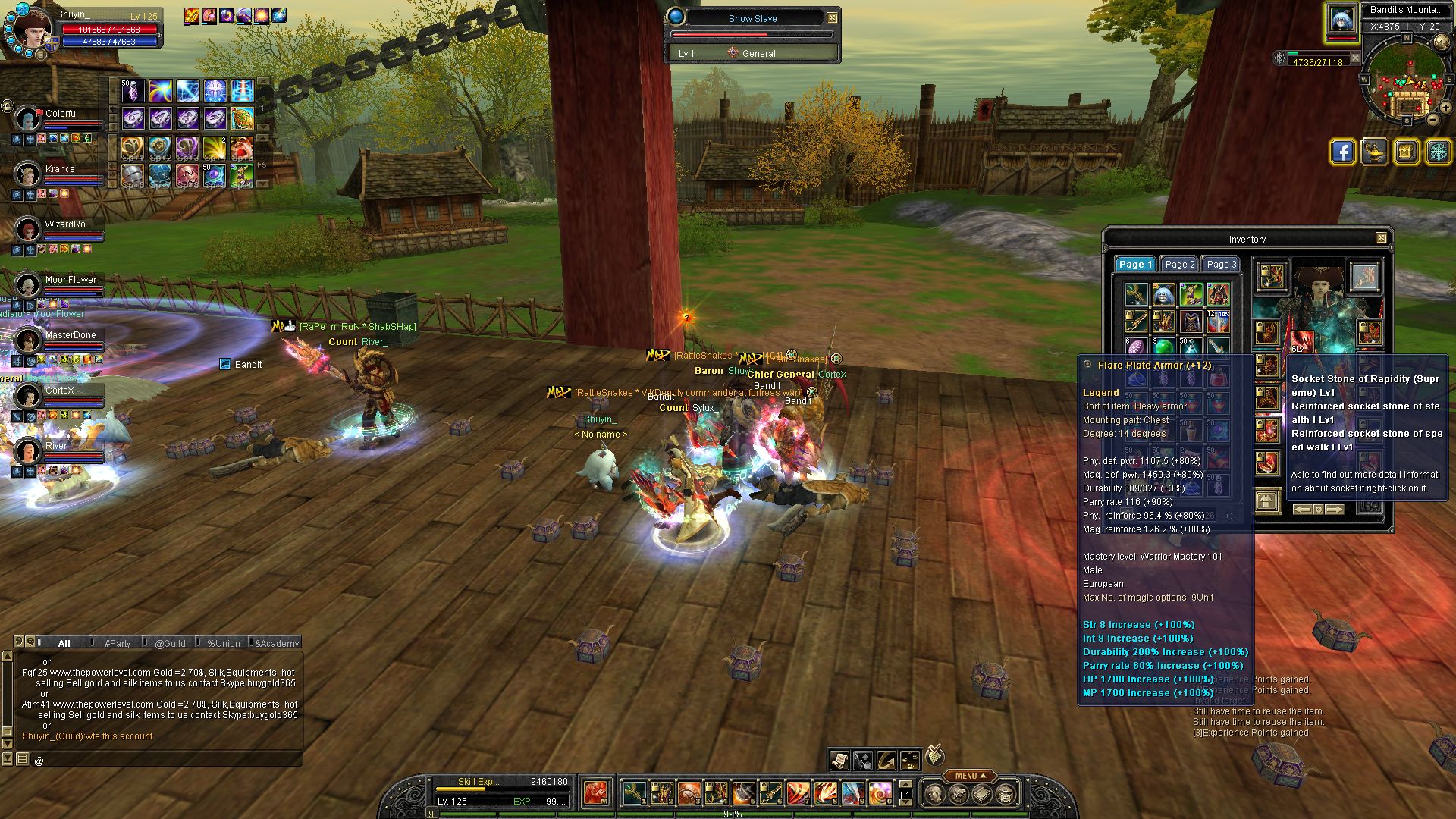The image size is (1456, 819).
Task: Toggle the quest tracker checkmark icon above the hotbar
Action: pos(934,756)
